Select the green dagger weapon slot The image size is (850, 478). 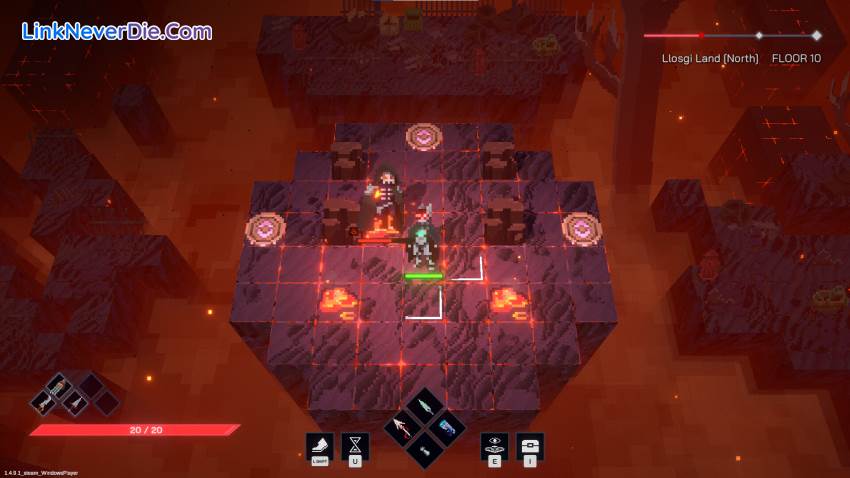[x=425, y=407]
